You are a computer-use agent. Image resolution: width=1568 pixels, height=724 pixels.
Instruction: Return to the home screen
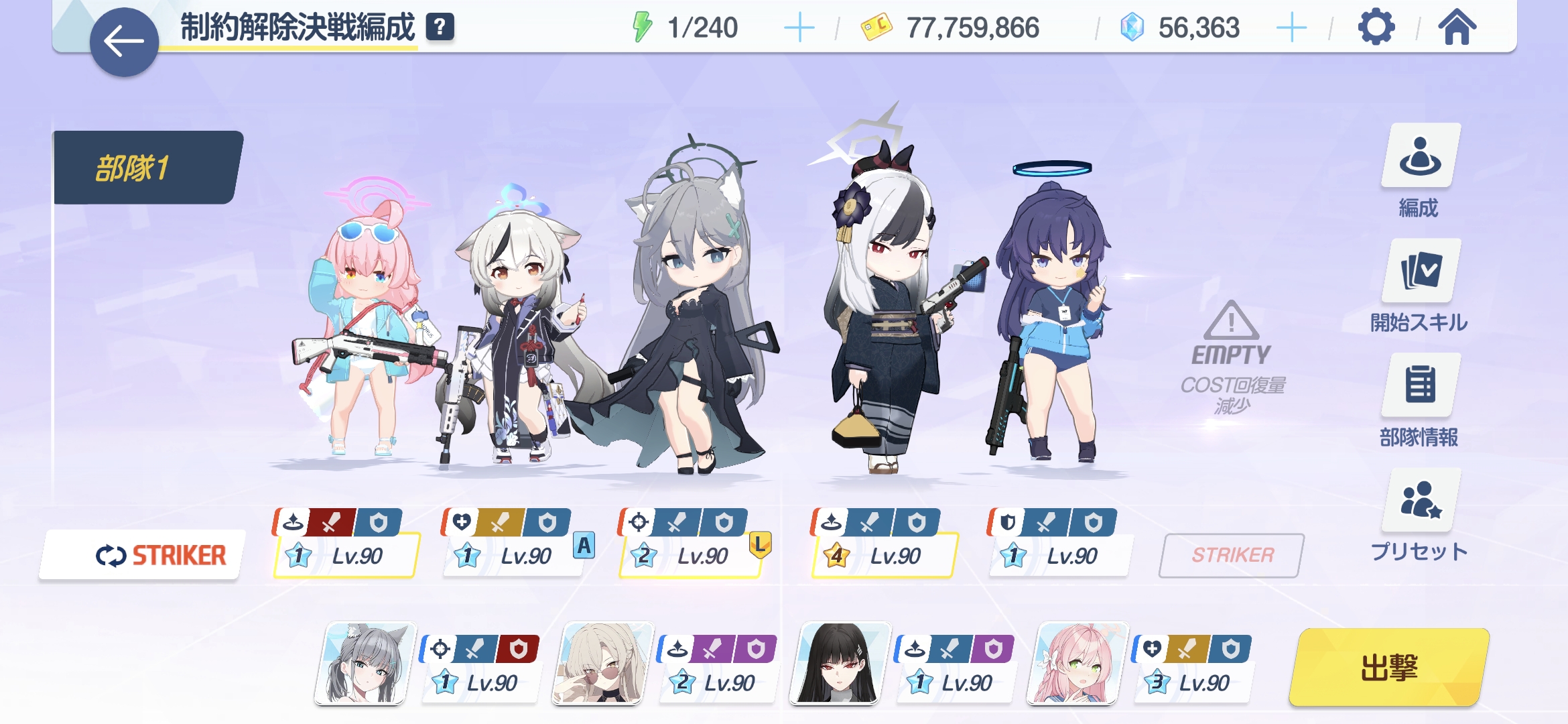(1457, 28)
